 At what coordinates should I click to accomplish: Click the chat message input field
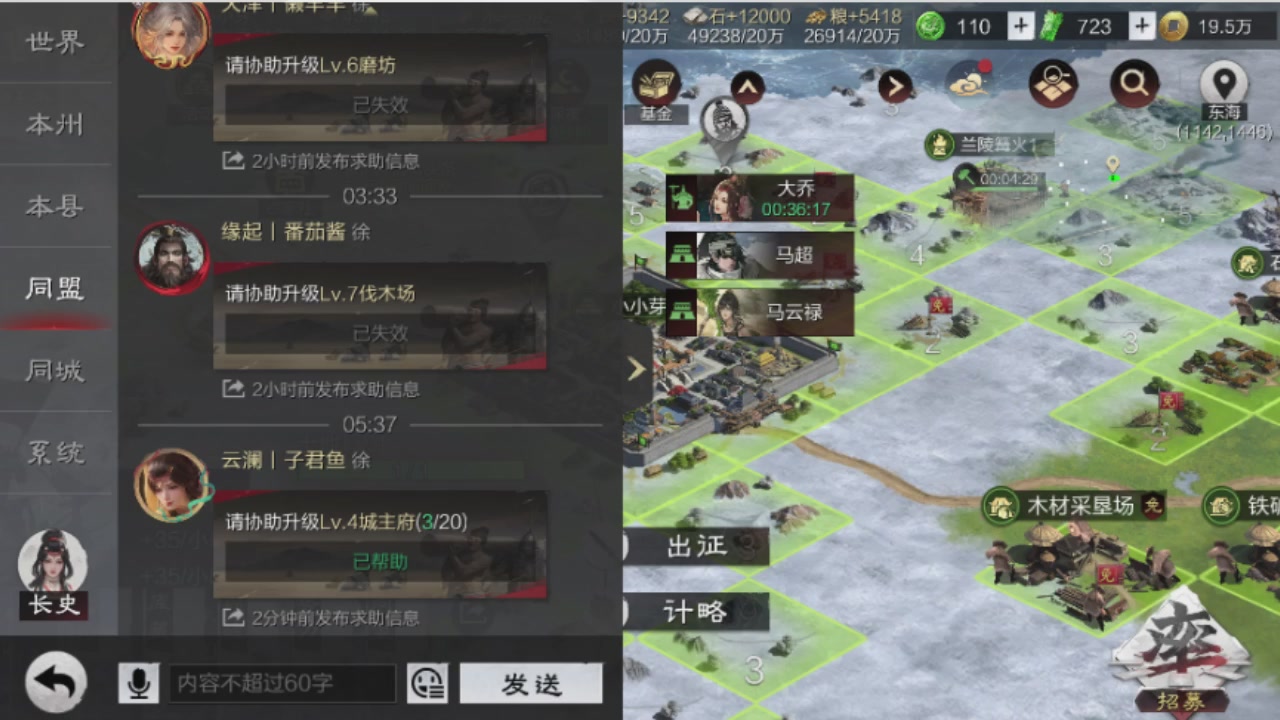tap(283, 683)
